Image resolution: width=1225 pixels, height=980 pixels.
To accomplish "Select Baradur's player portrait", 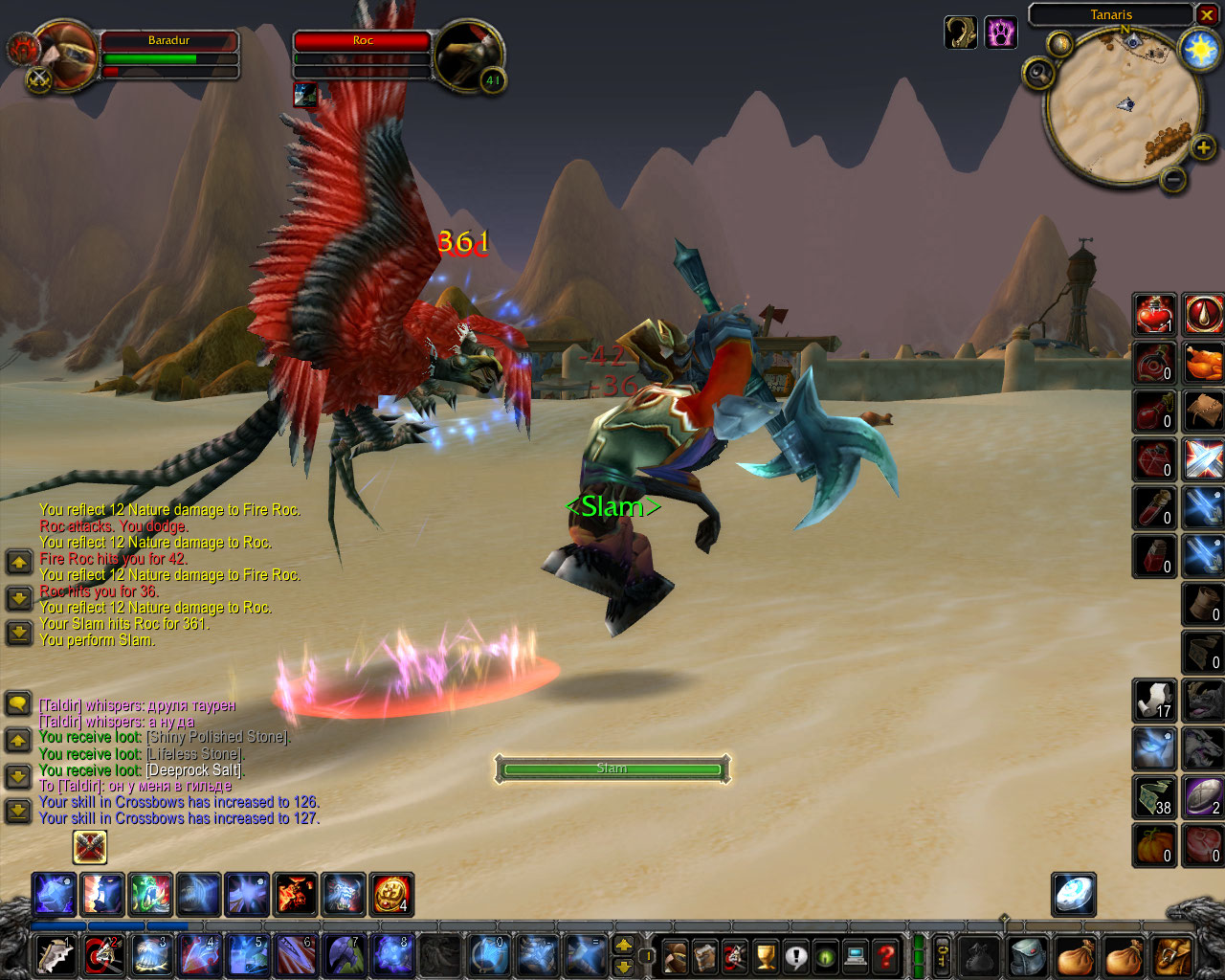I will tap(64, 56).
